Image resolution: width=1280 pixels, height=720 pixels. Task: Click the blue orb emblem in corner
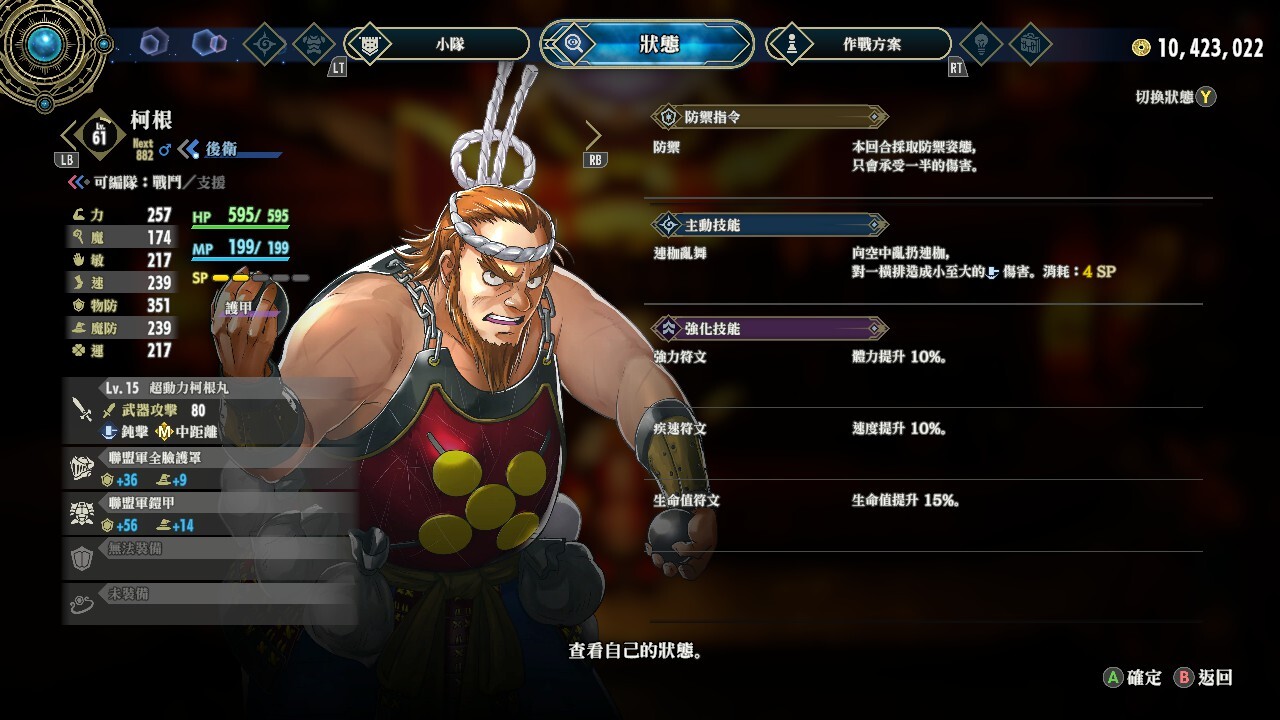(x=45, y=44)
